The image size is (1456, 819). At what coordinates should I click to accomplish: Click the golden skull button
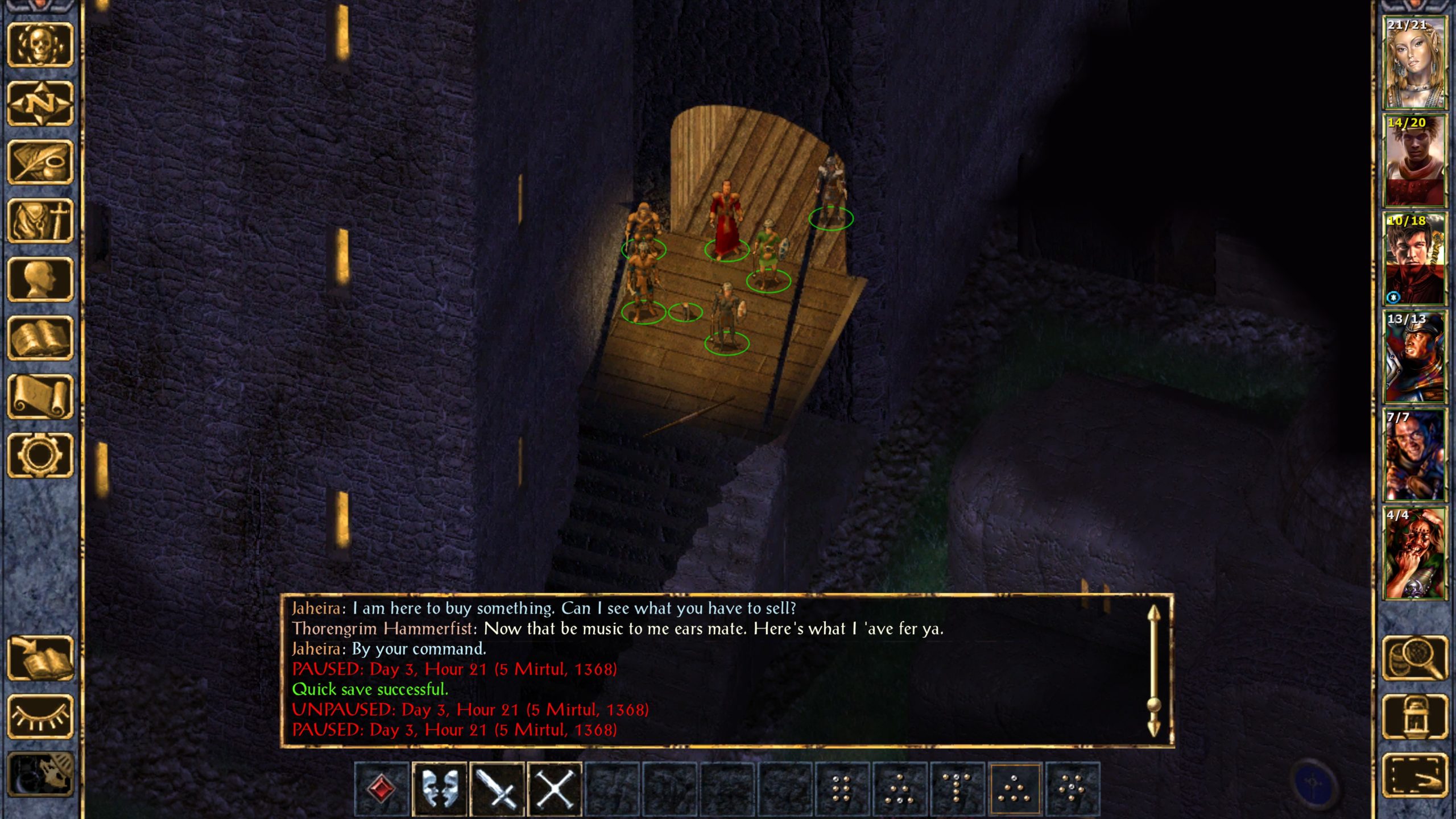(40, 45)
